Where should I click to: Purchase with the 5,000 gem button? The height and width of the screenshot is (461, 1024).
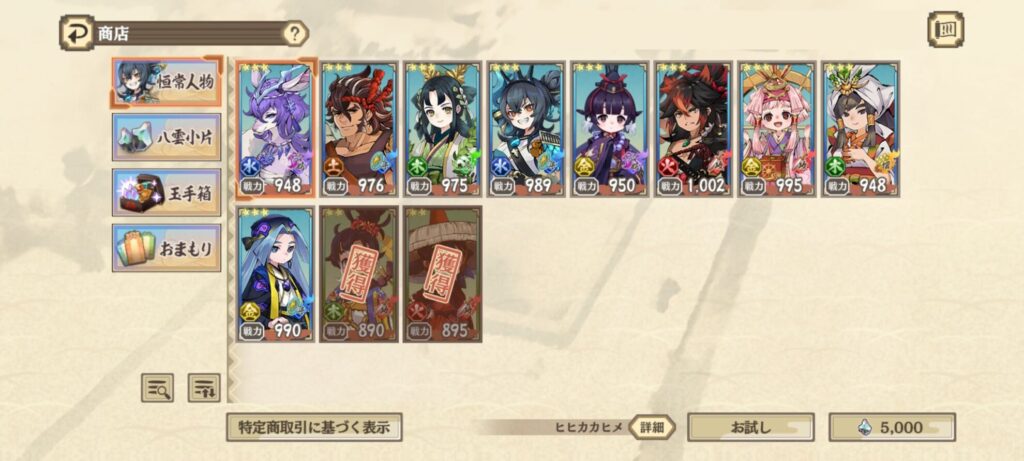(892, 427)
